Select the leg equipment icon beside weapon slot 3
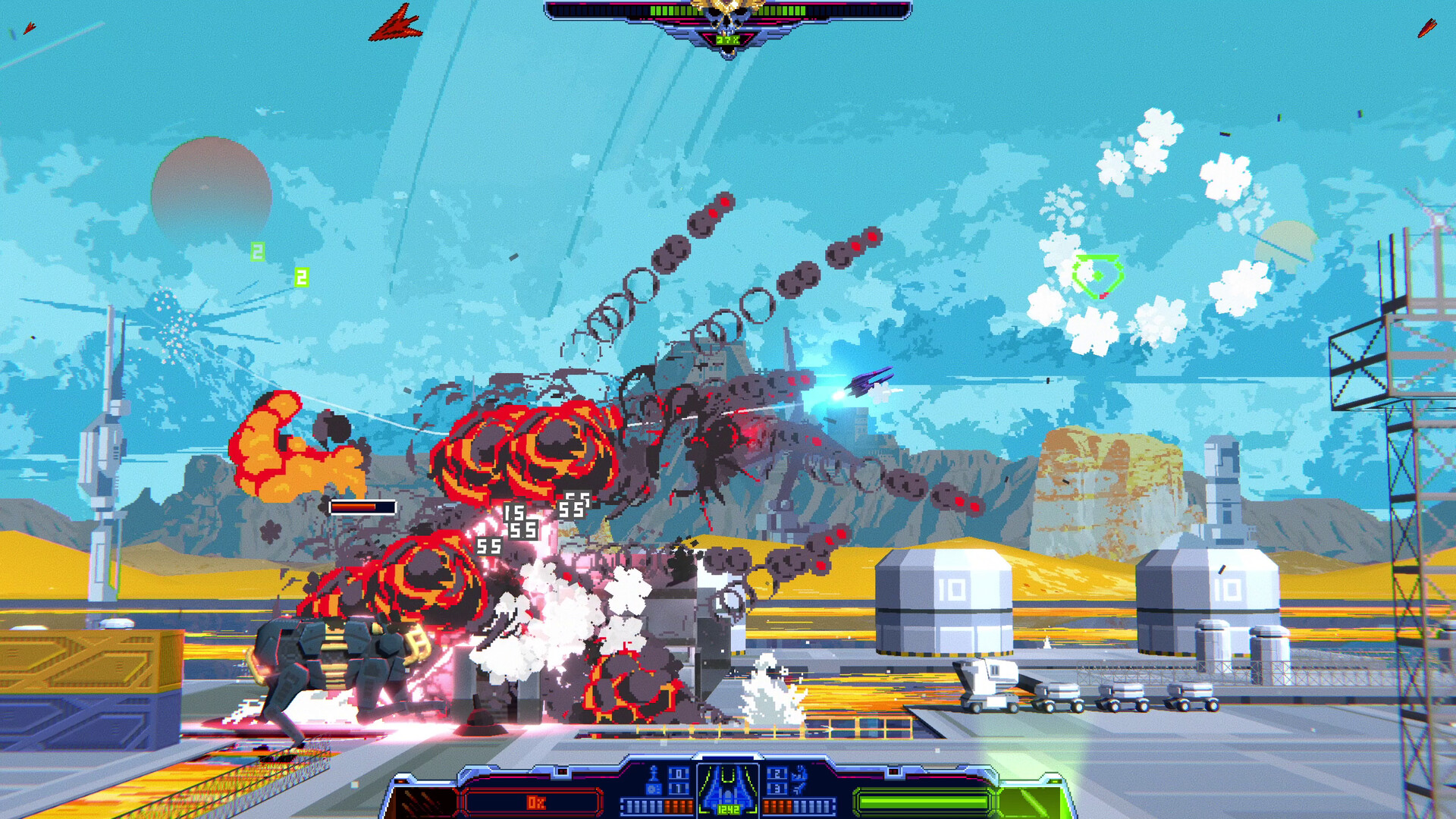The height and width of the screenshot is (819, 1456). (799, 789)
